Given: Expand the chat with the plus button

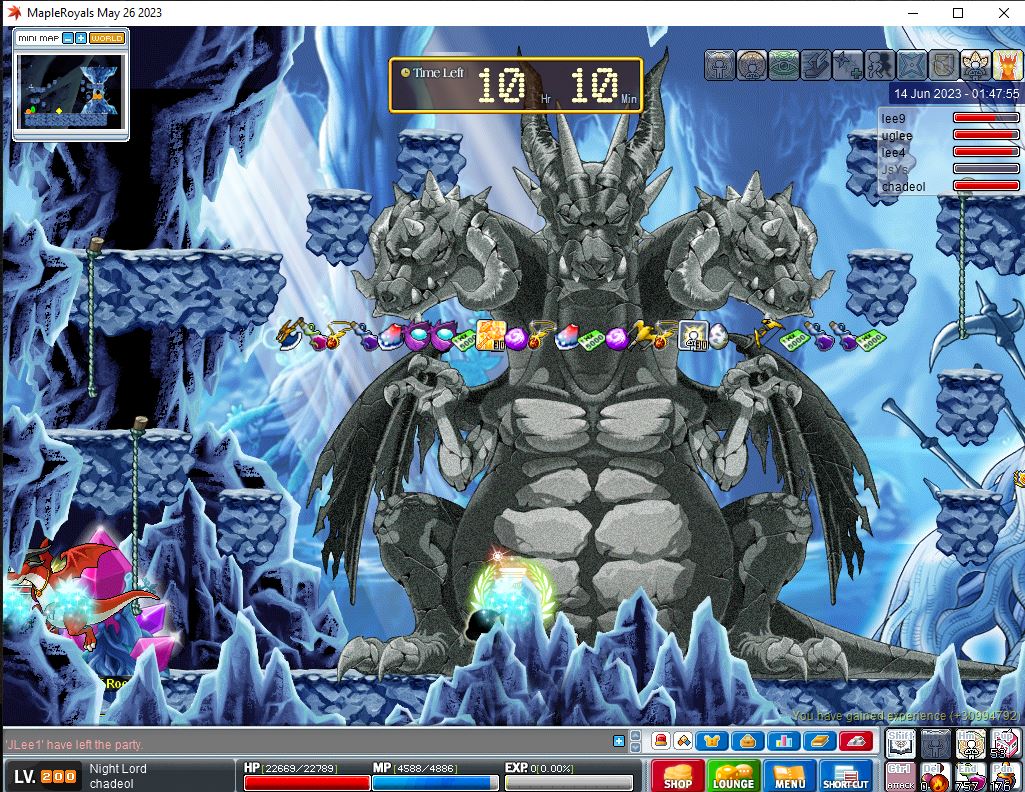Looking at the screenshot, I should click(619, 741).
